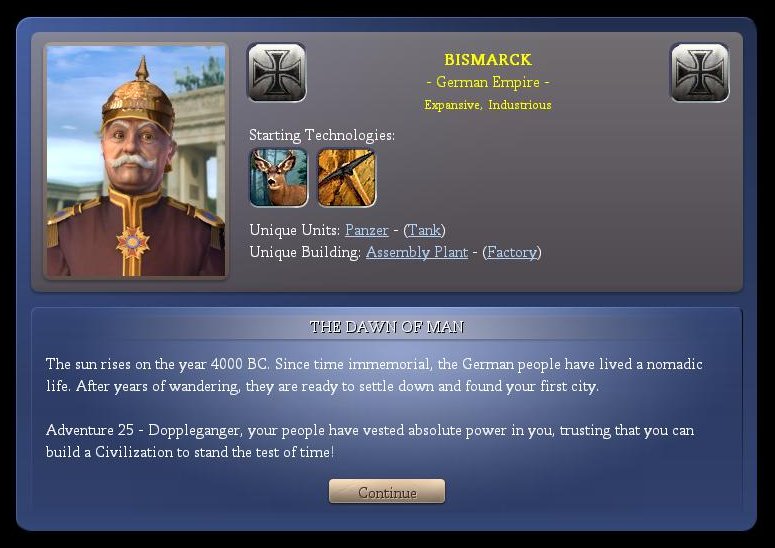Open the Factory building link

[511, 252]
